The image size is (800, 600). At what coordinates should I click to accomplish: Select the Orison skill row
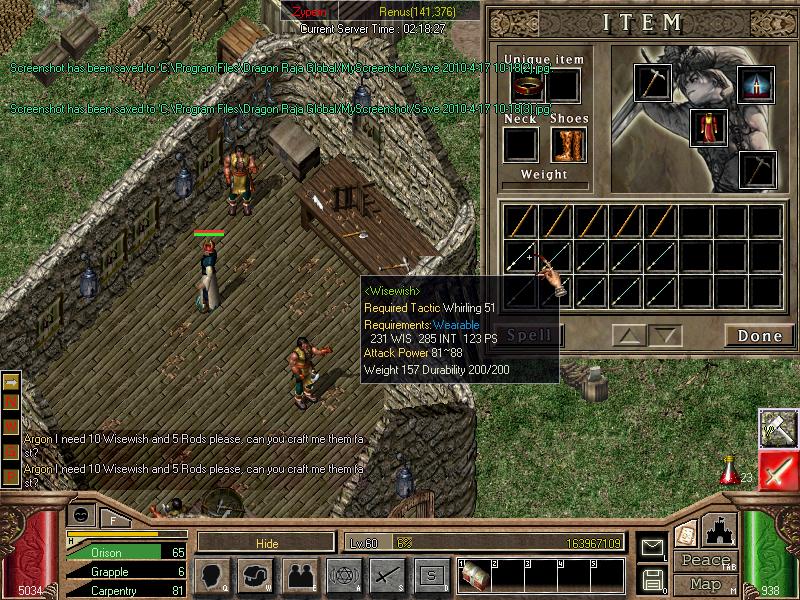tap(125, 551)
